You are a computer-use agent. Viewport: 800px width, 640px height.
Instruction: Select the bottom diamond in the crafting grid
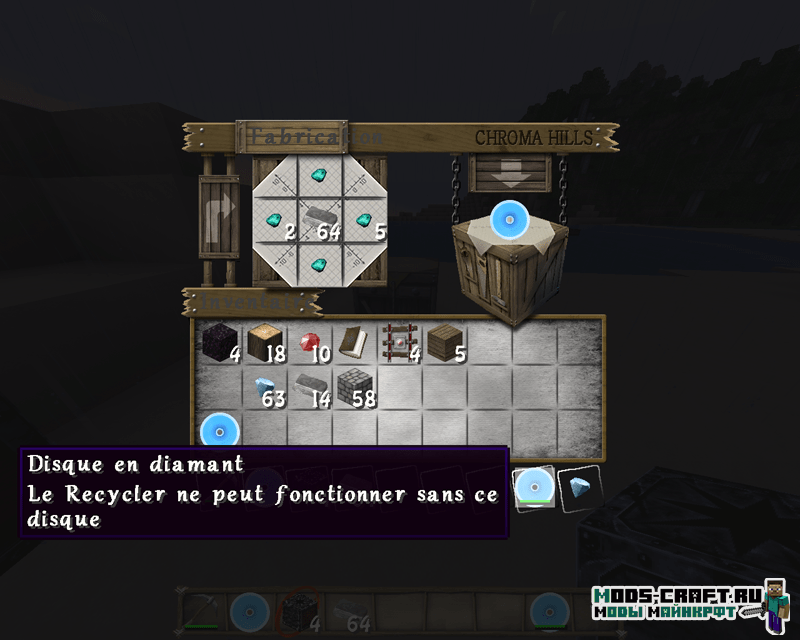pos(319,264)
